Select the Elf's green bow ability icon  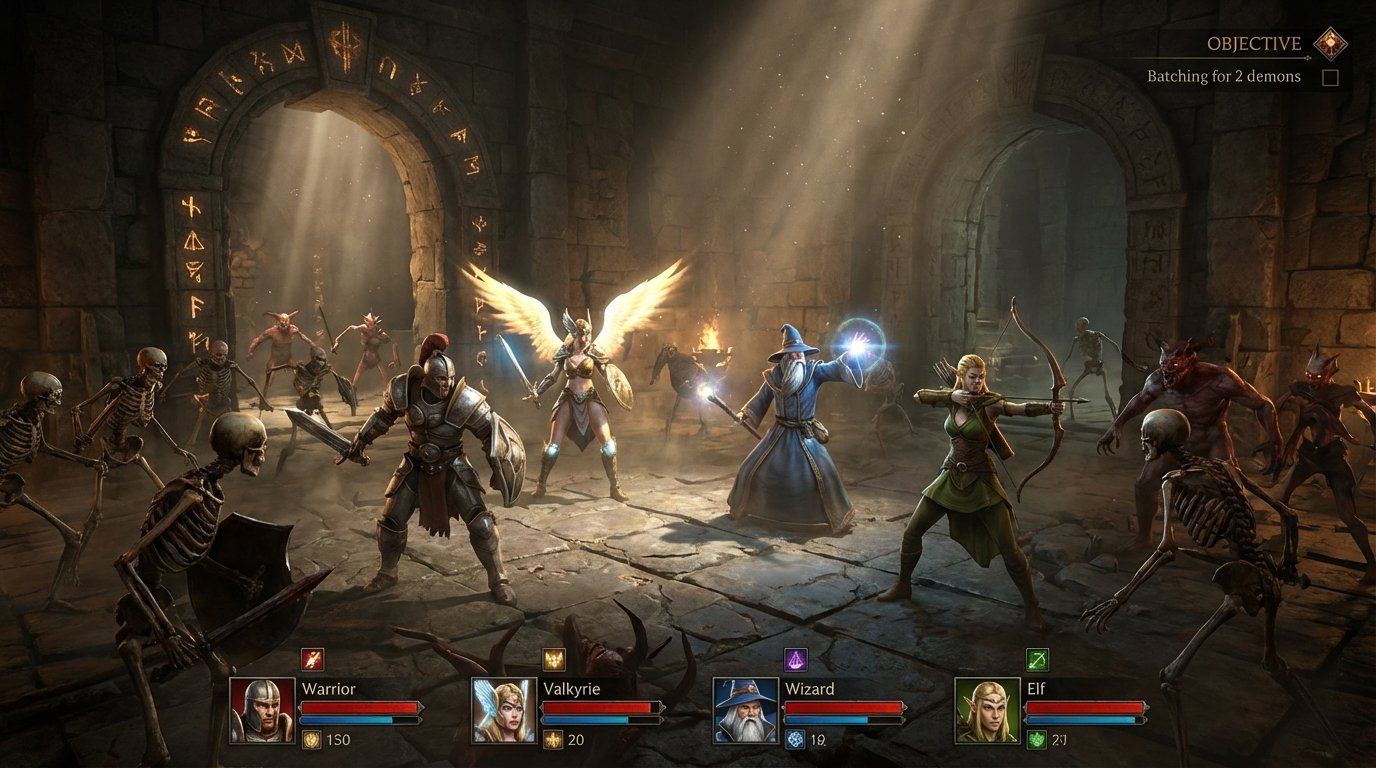point(1037,661)
